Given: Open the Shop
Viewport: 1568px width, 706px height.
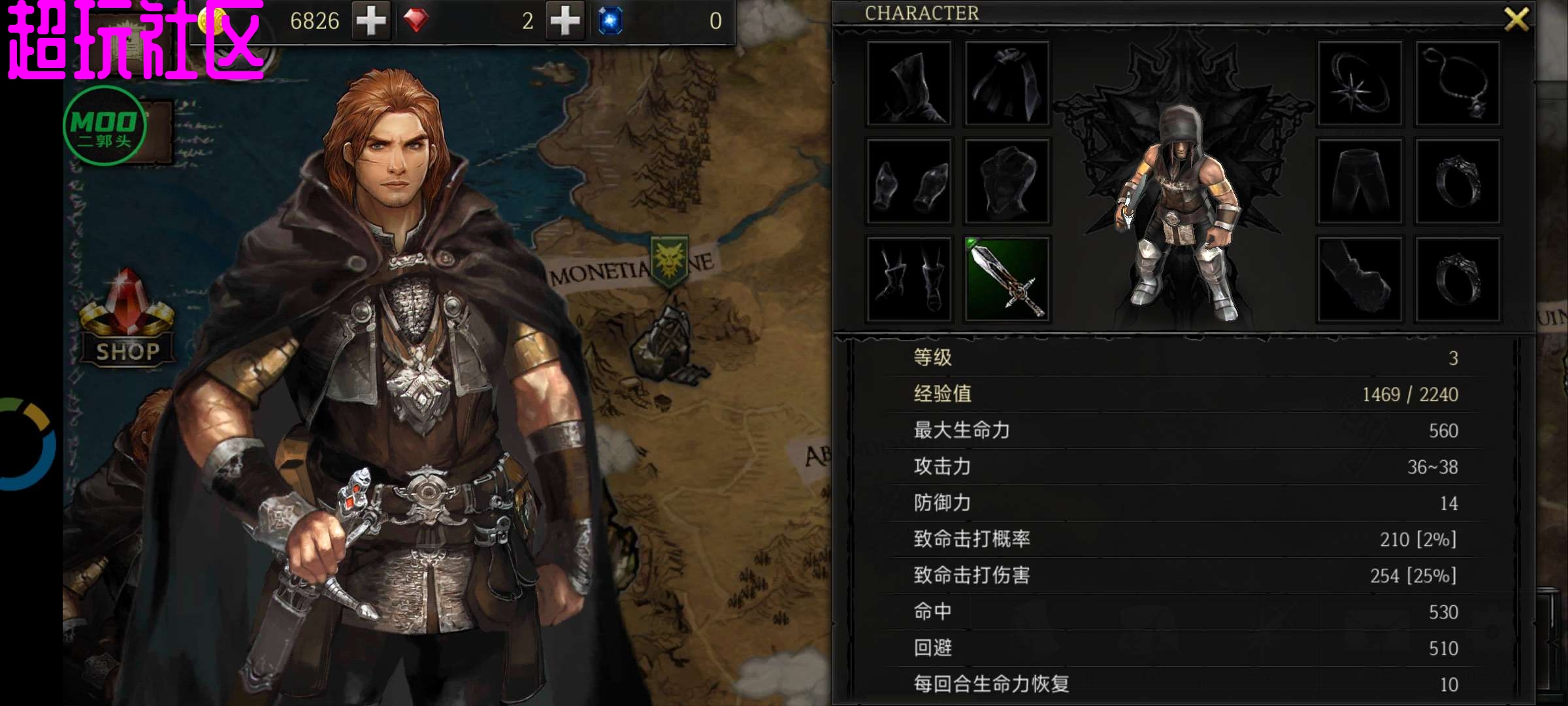Looking at the screenshot, I should pyautogui.click(x=127, y=320).
